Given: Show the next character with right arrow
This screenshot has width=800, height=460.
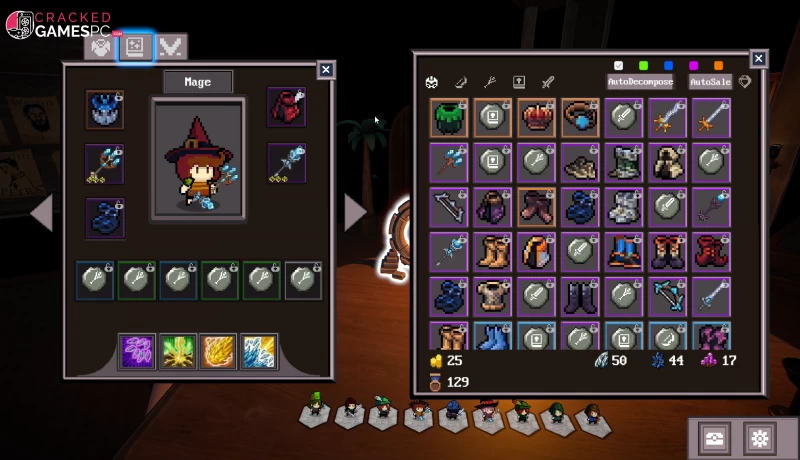Looking at the screenshot, I should point(355,213).
